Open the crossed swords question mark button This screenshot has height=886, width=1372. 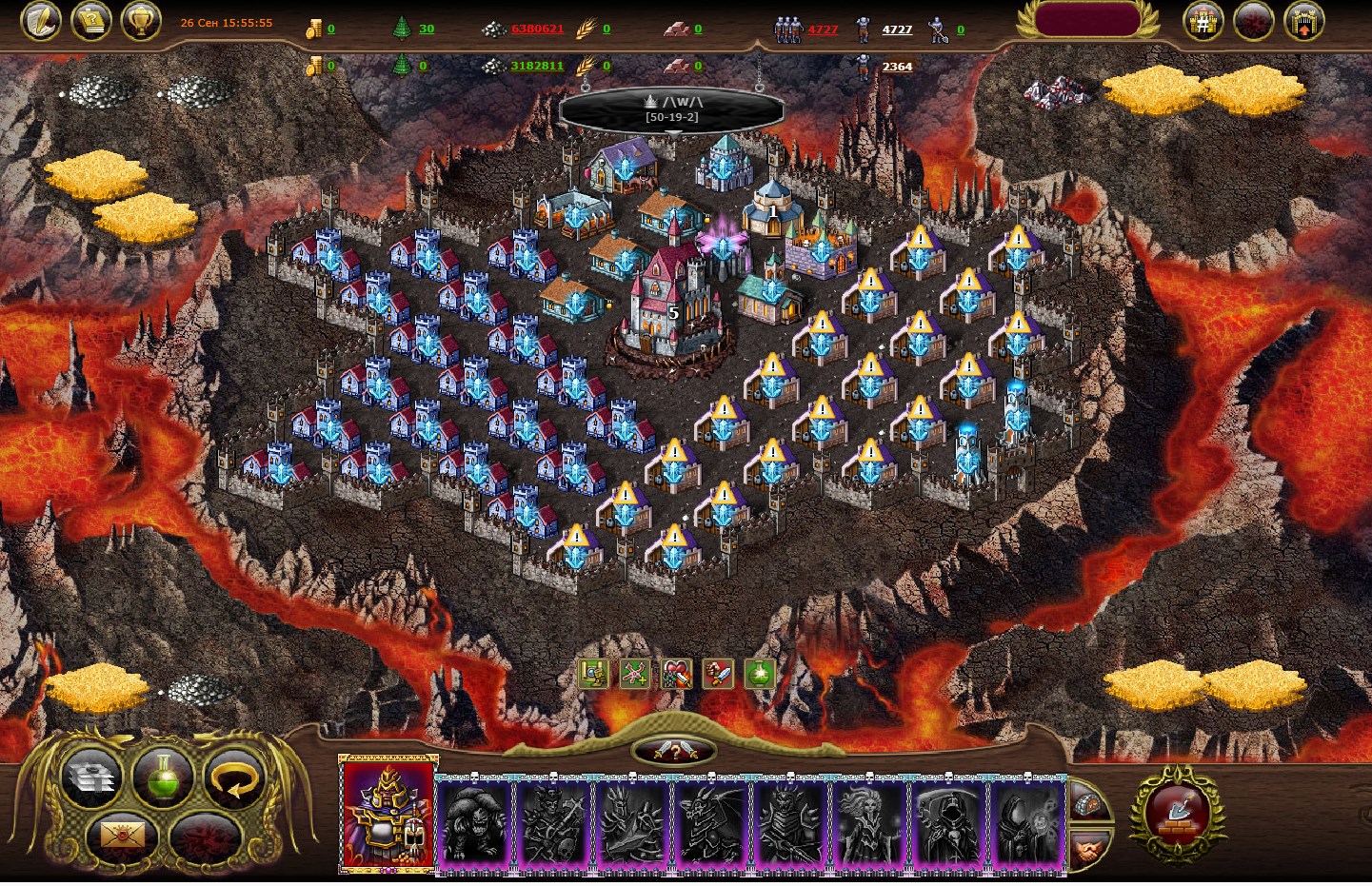(673, 752)
